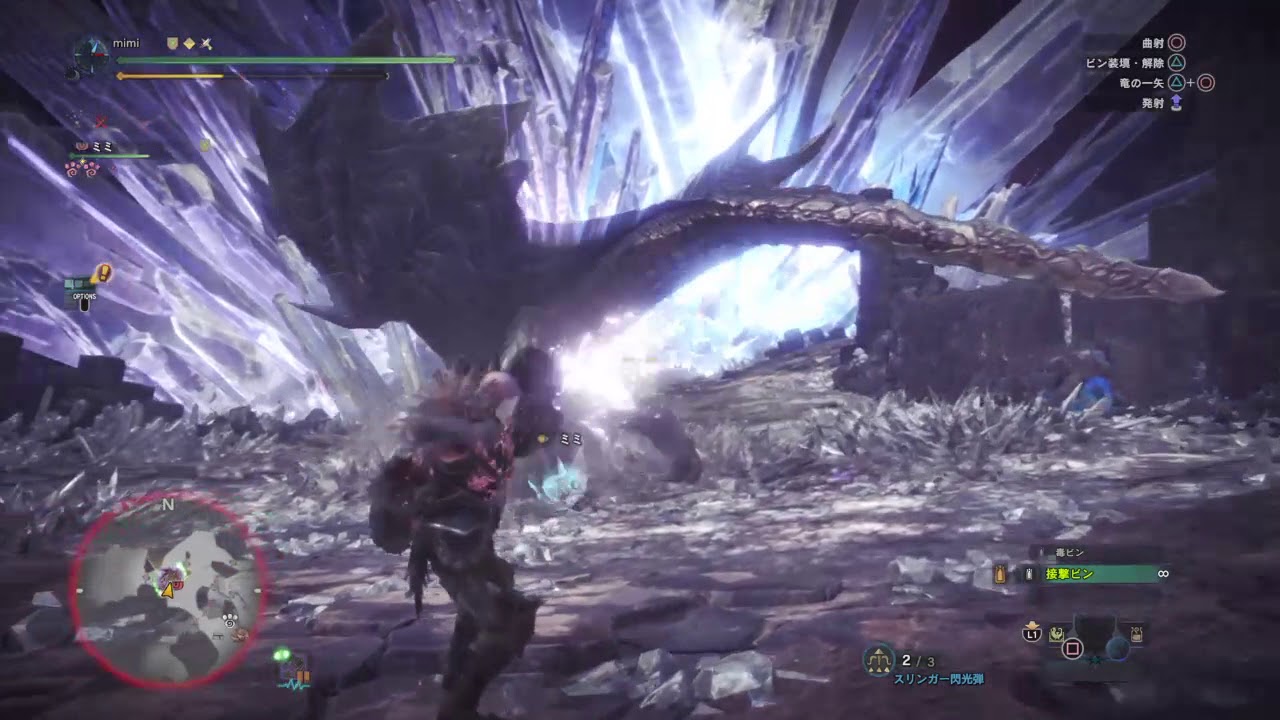
Task: Click the palico paw icon beside ミミ's name
Action: coord(81,146)
